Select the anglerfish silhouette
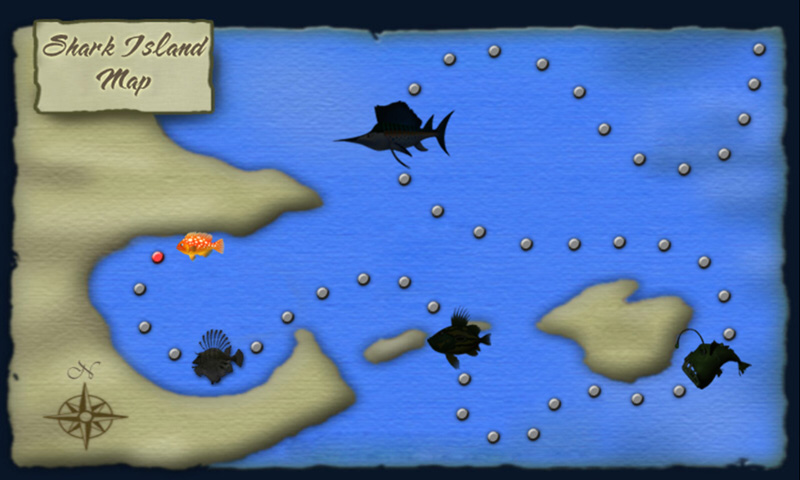Viewport: 800px width, 480px height. (x=711, y=359)
